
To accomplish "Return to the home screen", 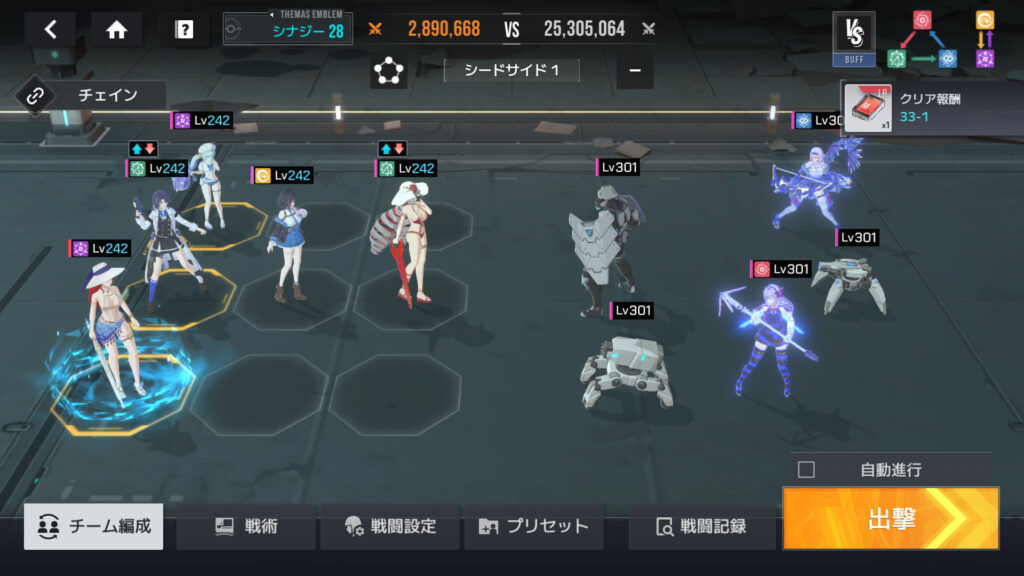I will tap(117, 29).
